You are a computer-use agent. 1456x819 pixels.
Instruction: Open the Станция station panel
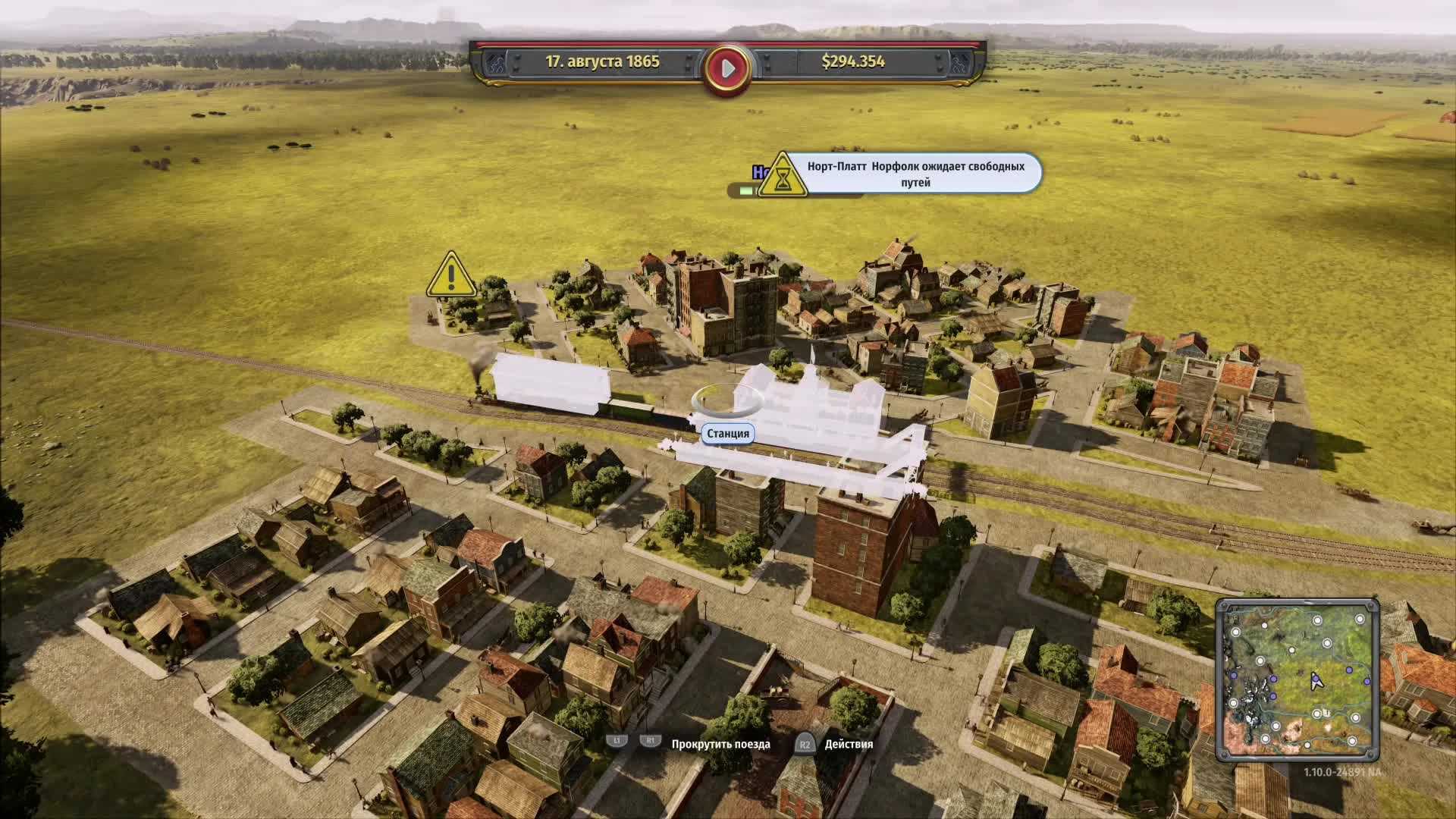click(x=729, y=434)
